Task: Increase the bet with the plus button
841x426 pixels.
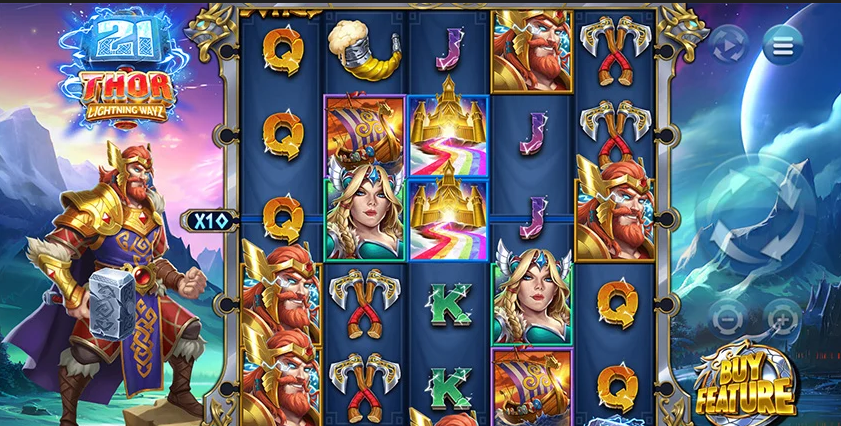Action: click(783, 317)
